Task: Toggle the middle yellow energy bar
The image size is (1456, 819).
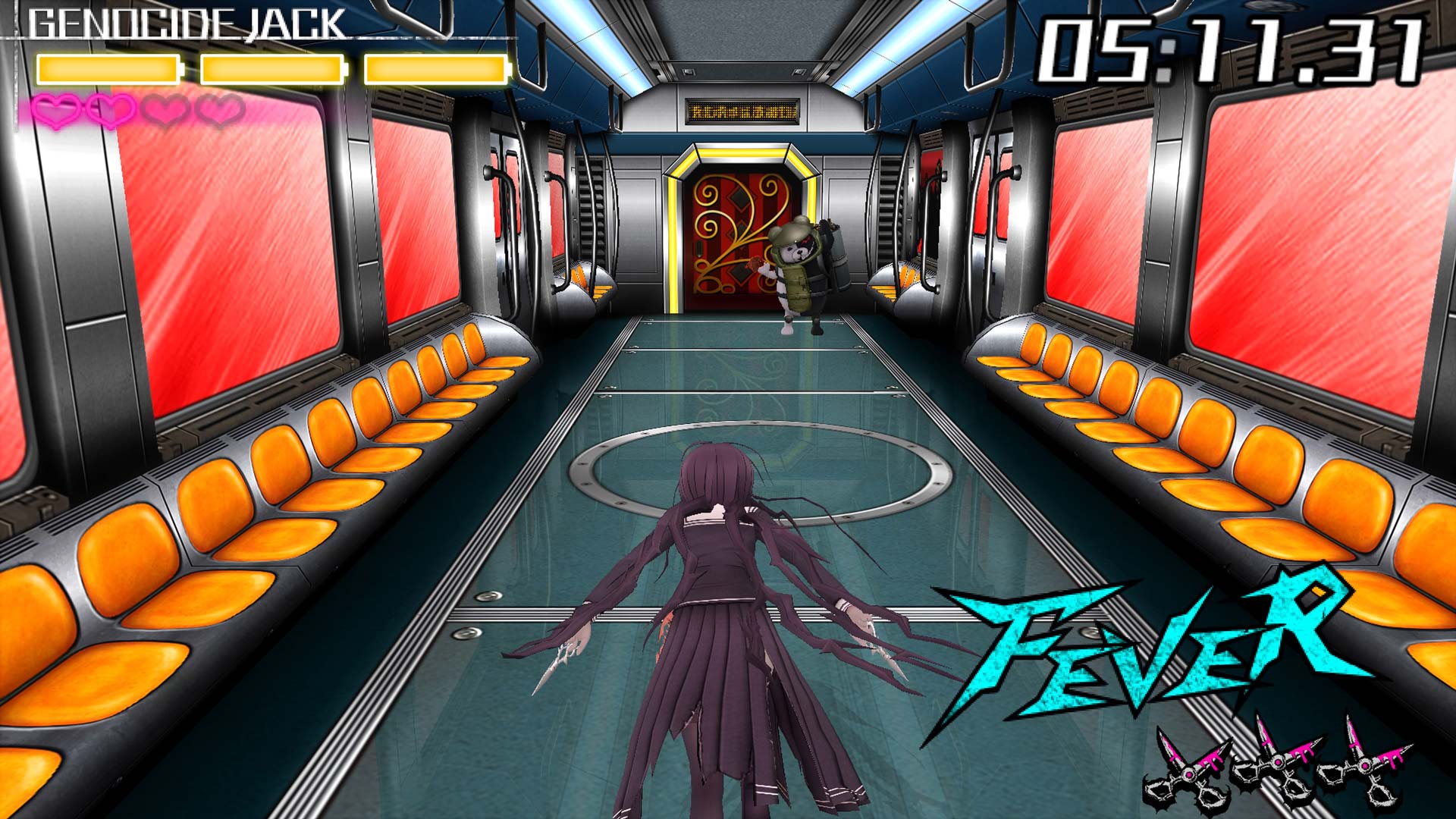Action: click(x=273, y=68)
